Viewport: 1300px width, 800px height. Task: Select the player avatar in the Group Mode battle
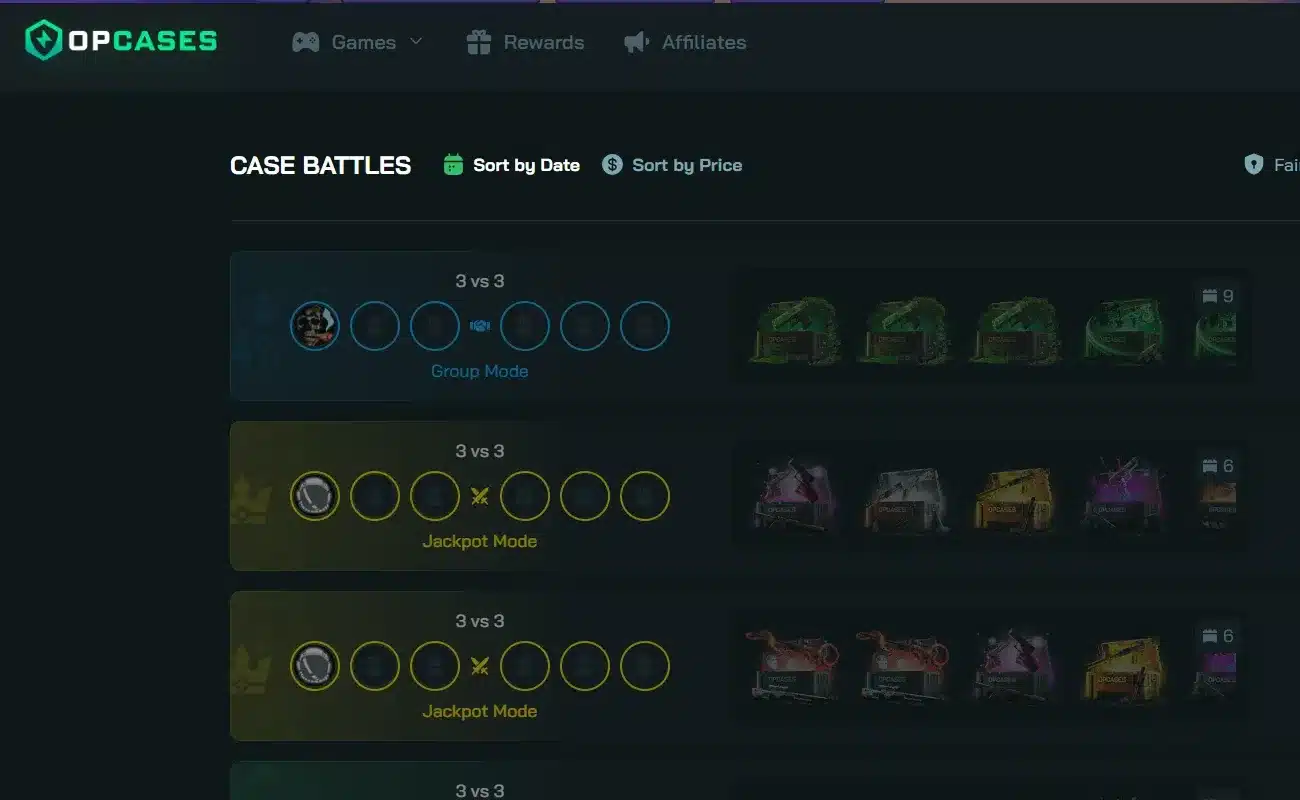tap(314, 325)
